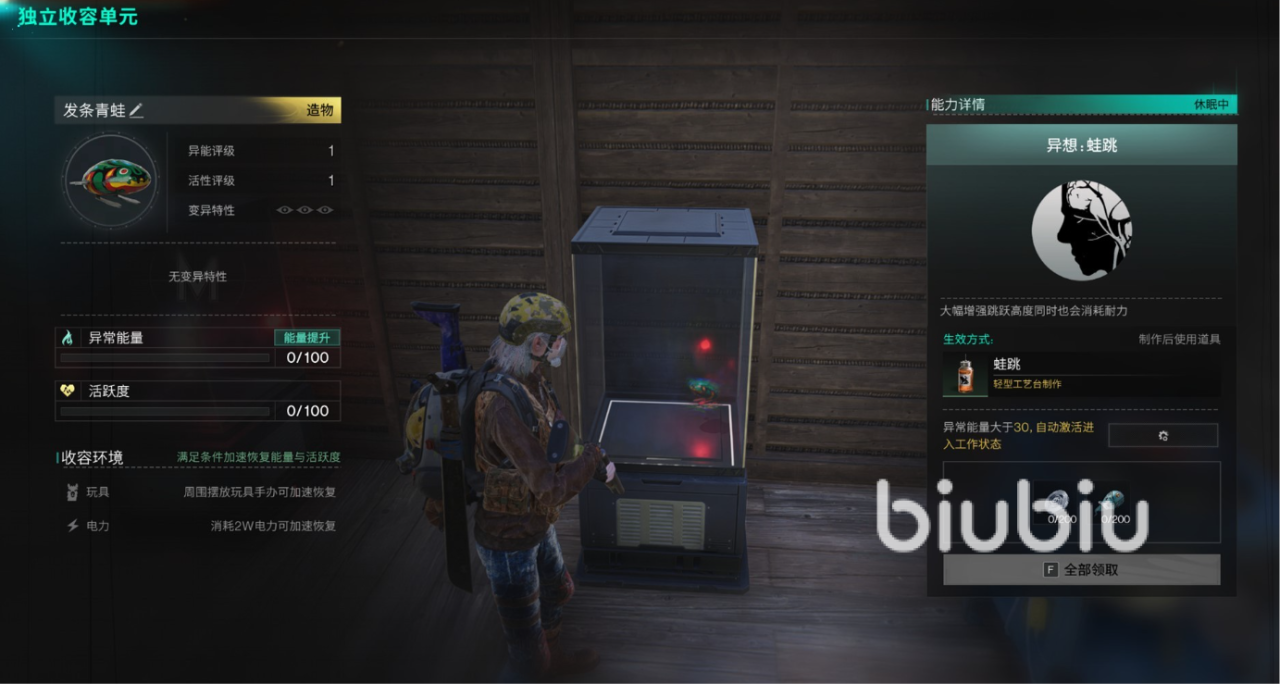This screenshot has height=684, width=1280.
Task: Click the 能量提升 energy boost button
Action: (x=307, y=338)
